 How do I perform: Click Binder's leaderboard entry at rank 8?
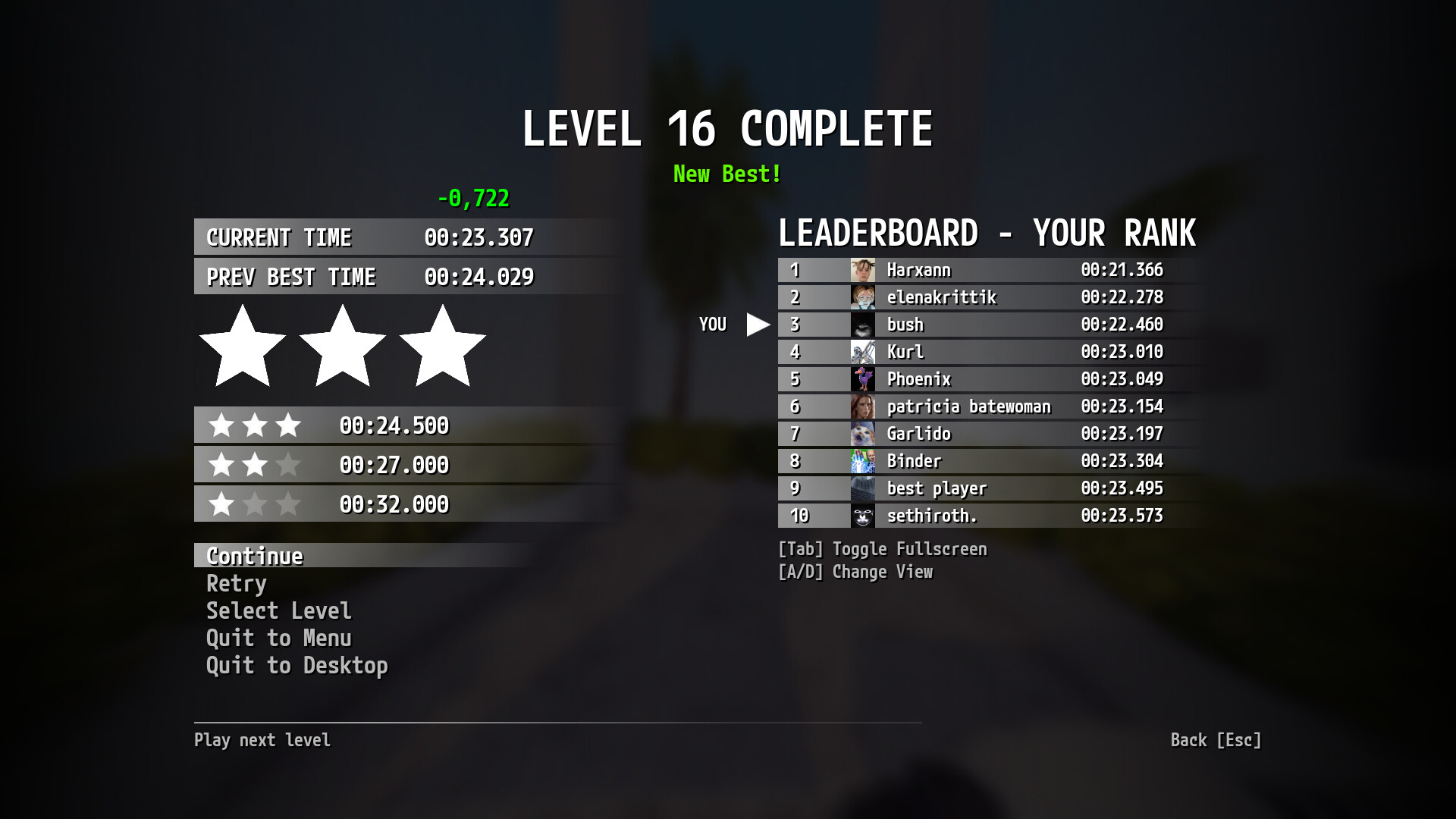[x=986, y=461]
